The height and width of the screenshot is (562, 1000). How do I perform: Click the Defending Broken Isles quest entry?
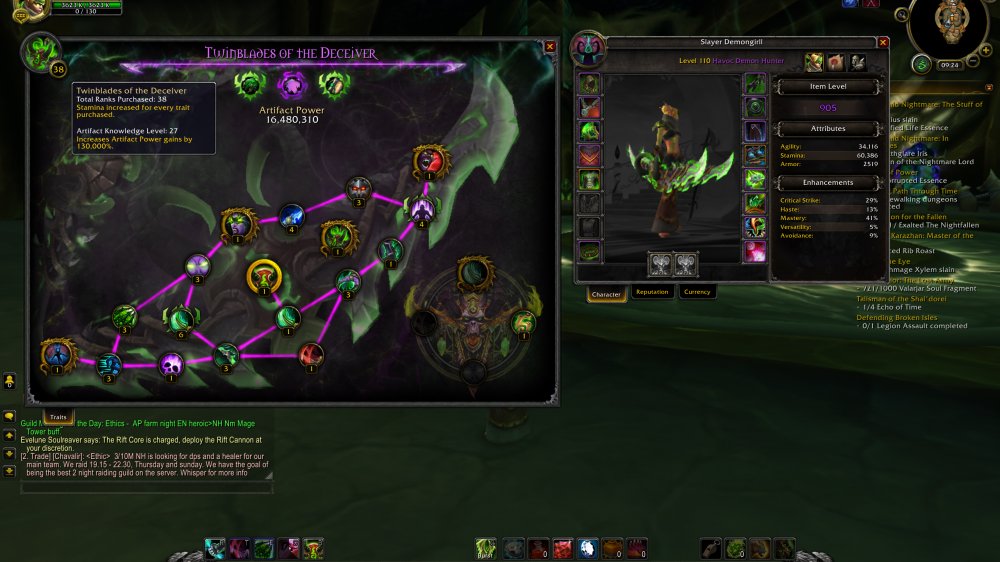point(895,317)
